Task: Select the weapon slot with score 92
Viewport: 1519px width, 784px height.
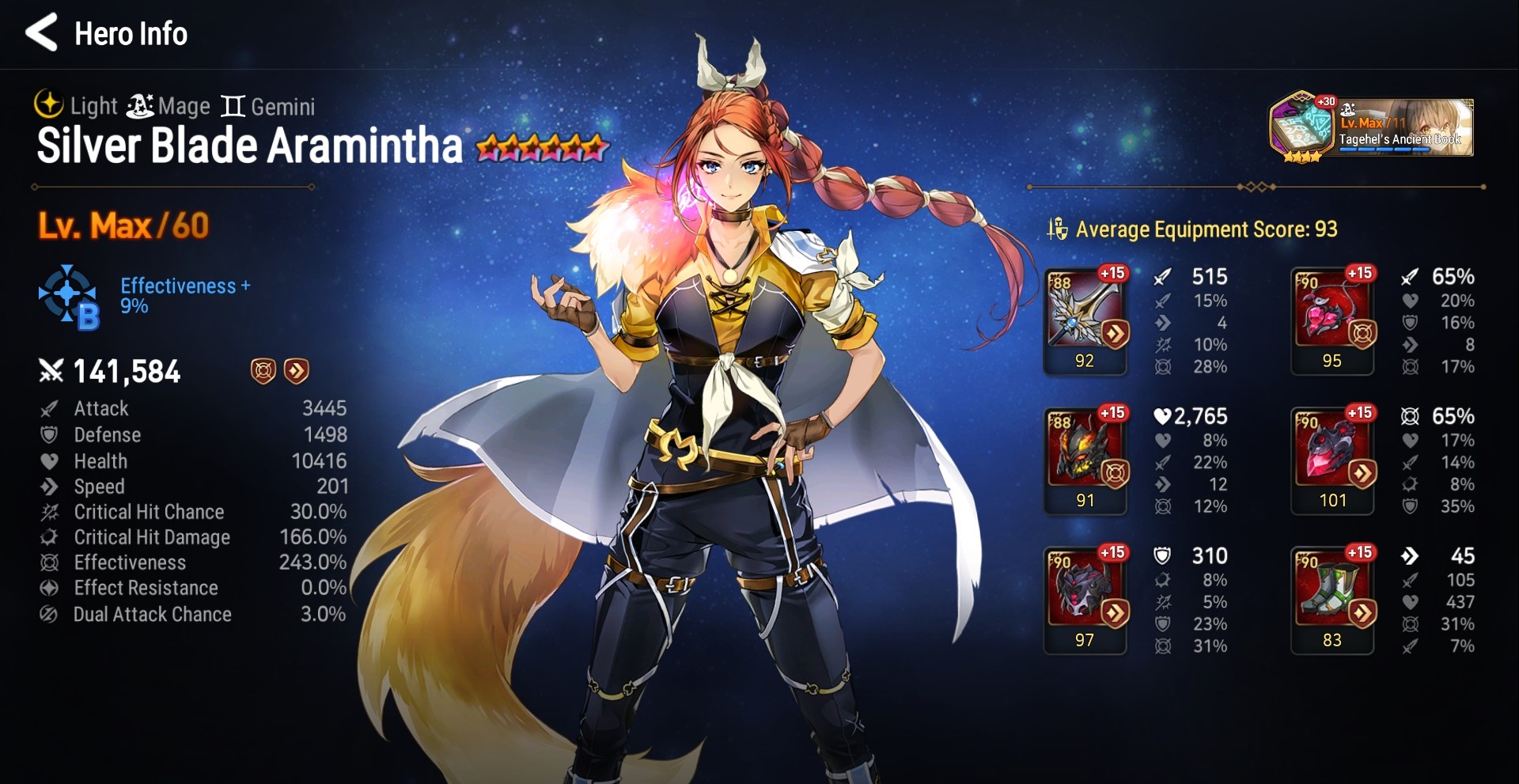Action: [x=1085, y=316]
